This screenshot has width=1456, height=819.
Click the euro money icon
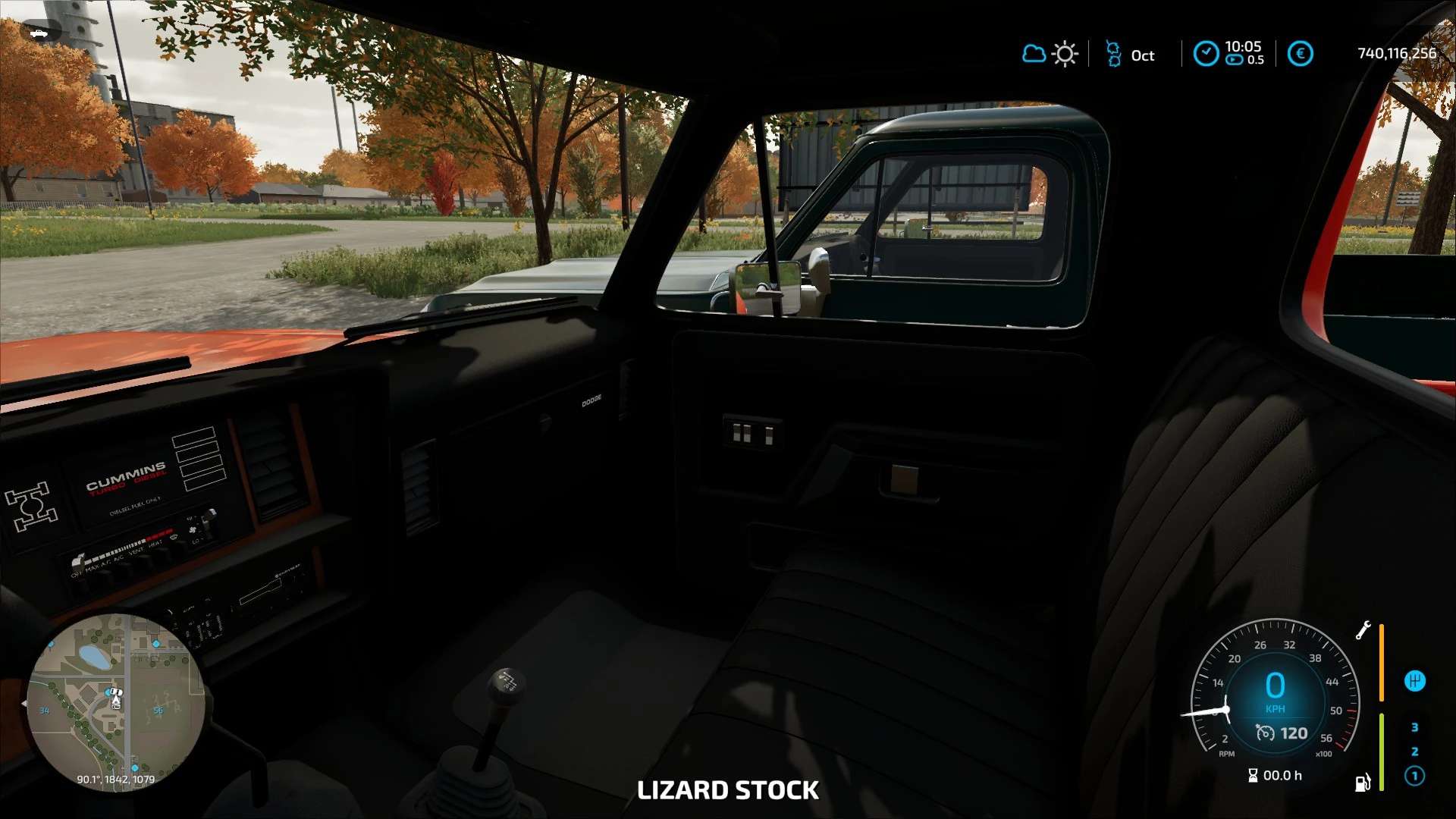tap(1300, 54)
